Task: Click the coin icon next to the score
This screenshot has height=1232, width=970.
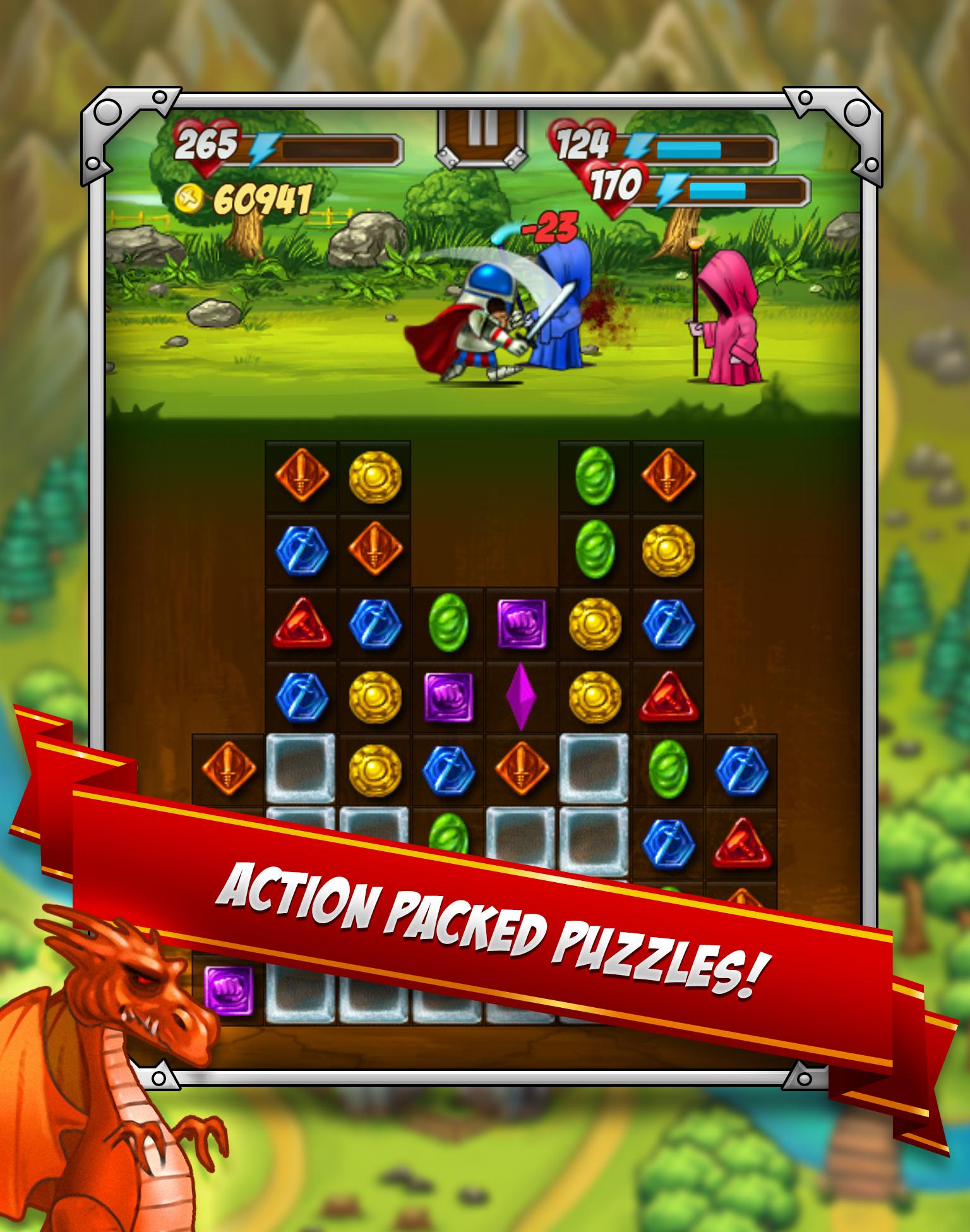Action: point(189,197)
